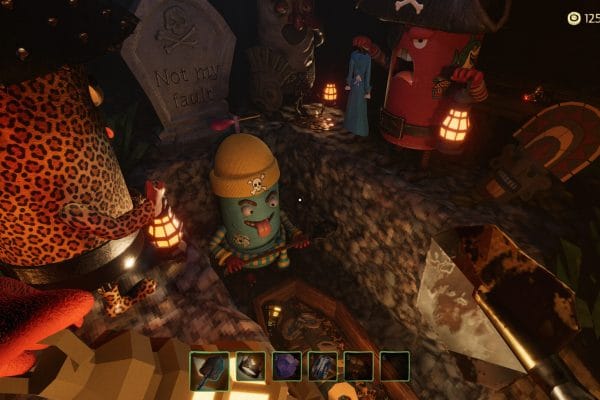
Task: Pick the blue striped item slot
Action: 323,366
